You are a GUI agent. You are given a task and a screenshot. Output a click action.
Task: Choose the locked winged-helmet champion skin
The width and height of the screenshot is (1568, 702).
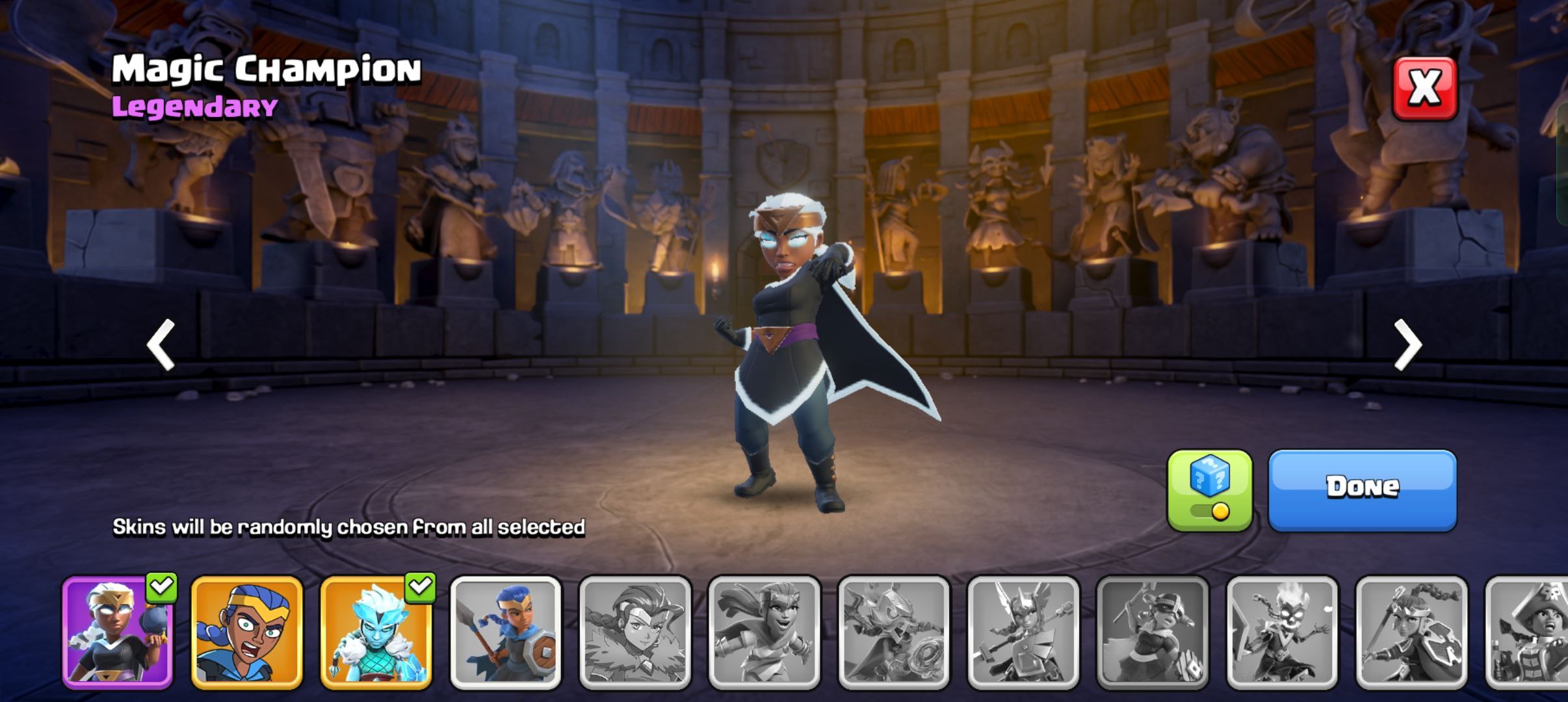click(x=1023, y=632)
